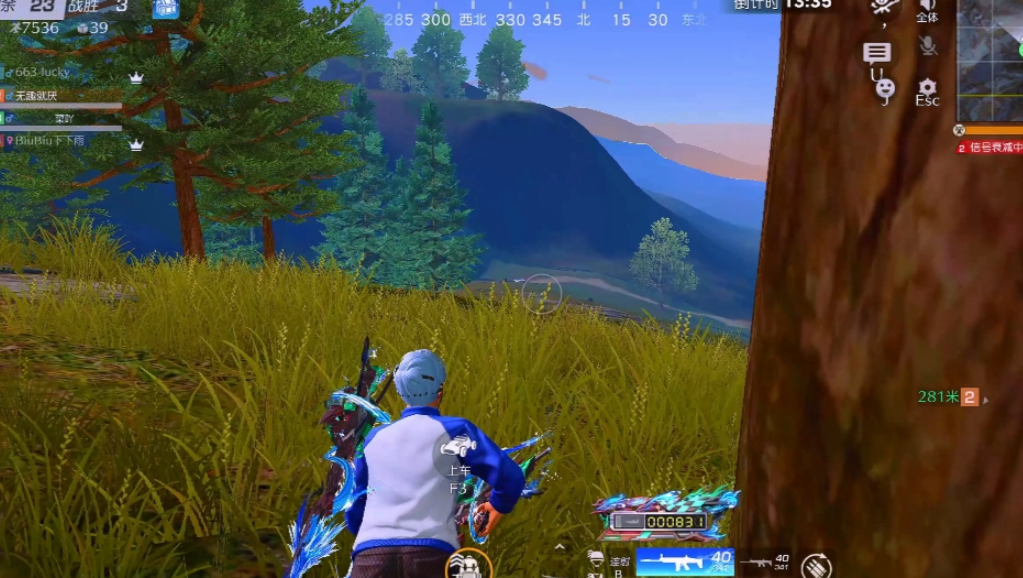
Task: Expand the small up-arrow above weapon bar
Action: tap(560, 547)
